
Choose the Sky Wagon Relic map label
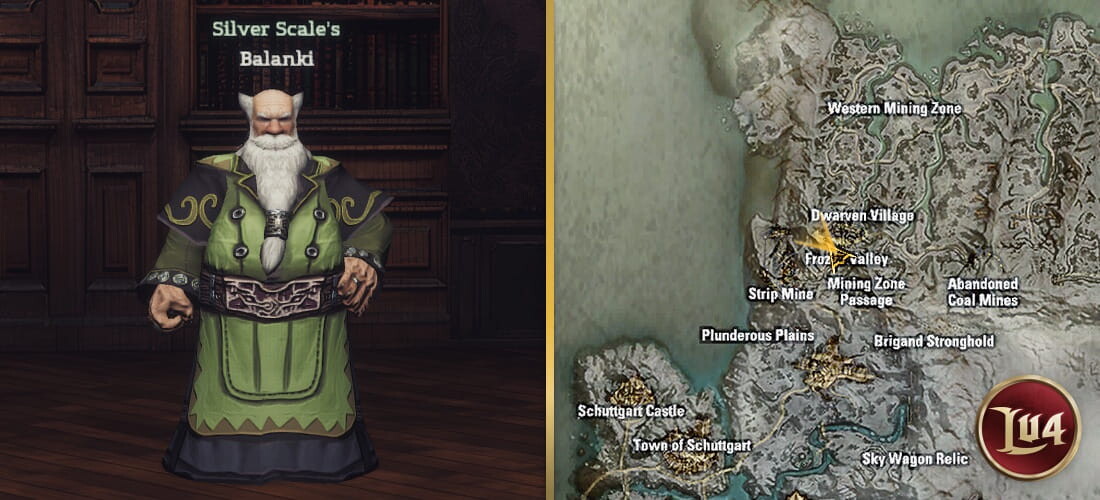click(x=914, y=459)
